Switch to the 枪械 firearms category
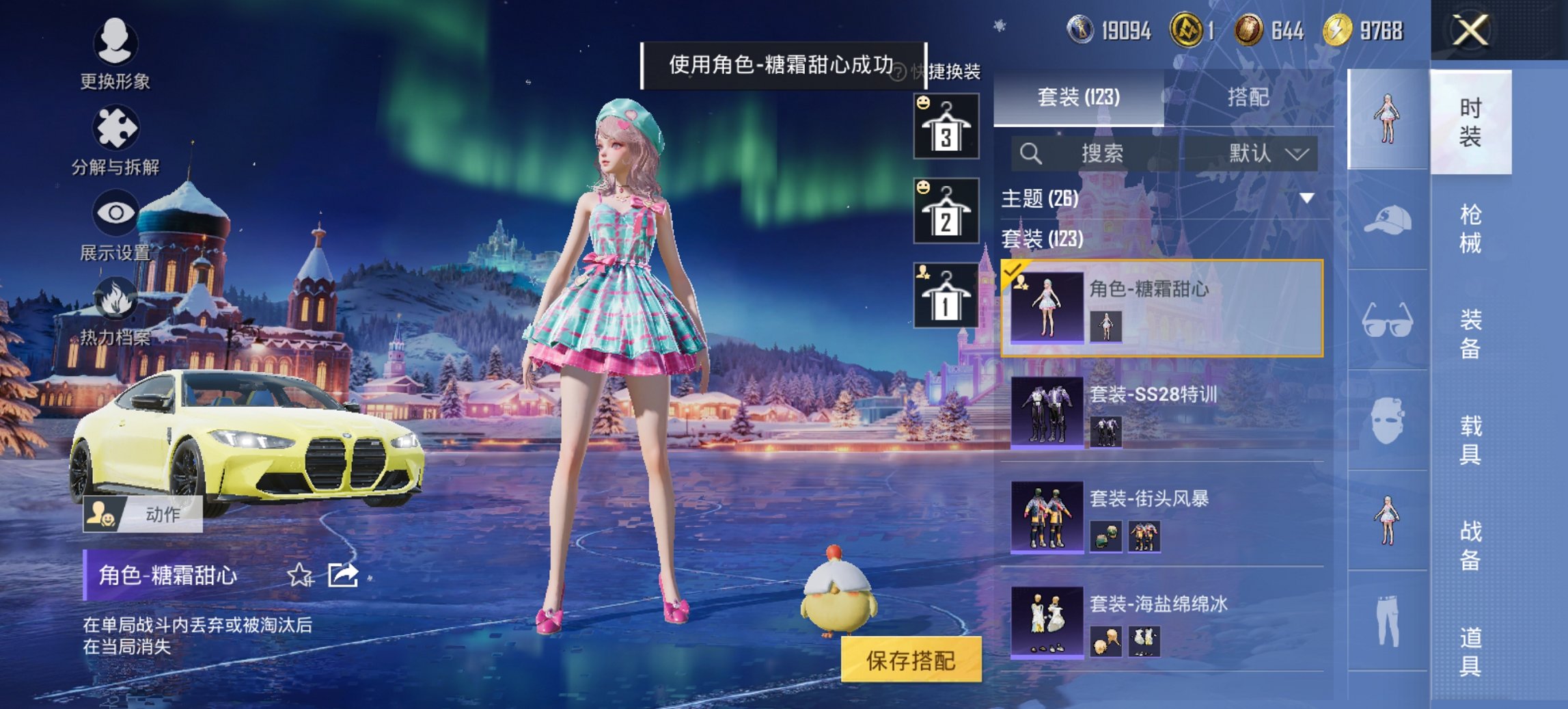The image size is (1568, 709). (x=1470, y=229)
